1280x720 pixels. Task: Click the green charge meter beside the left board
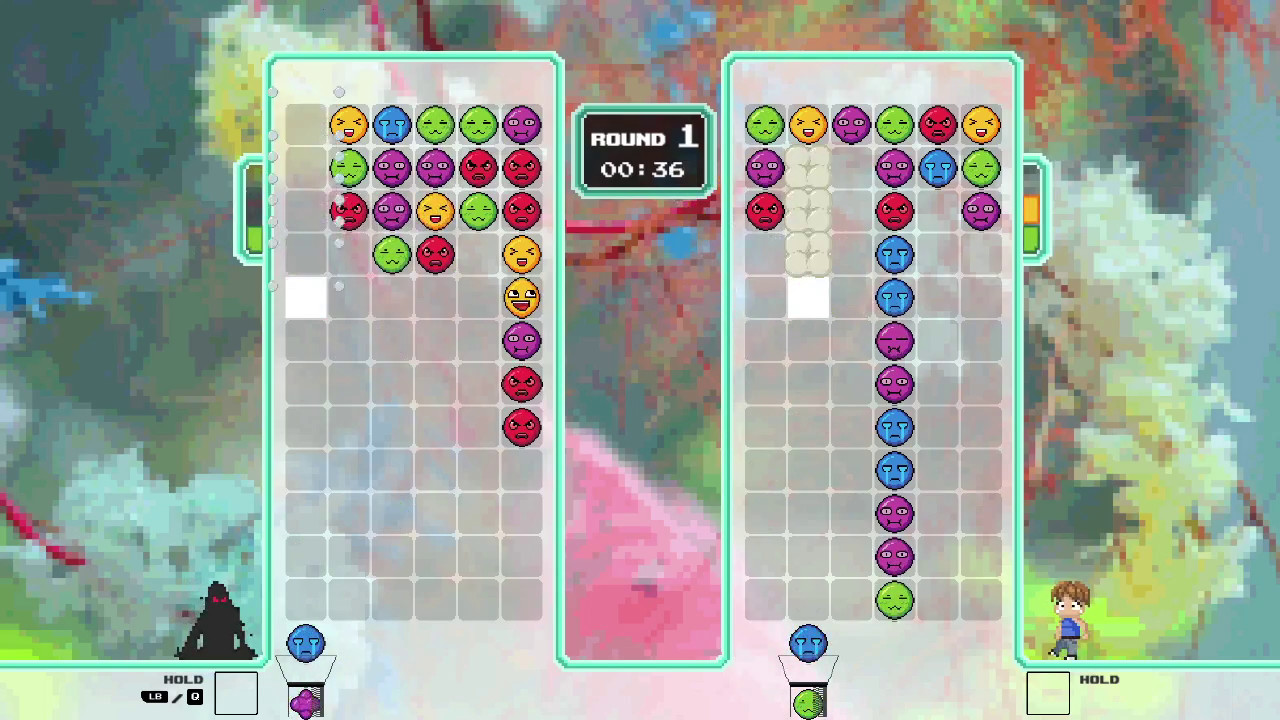(x=252, y=238)
